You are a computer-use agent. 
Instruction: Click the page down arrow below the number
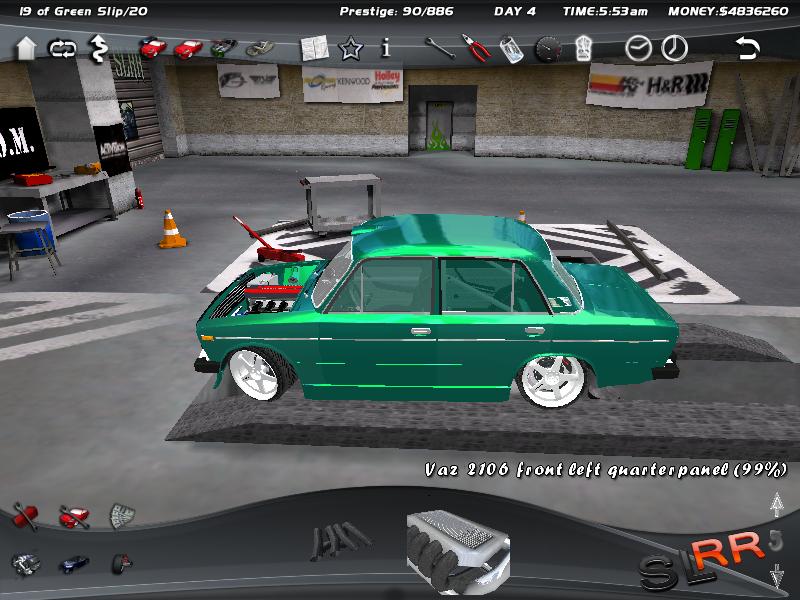coord(776,574)
